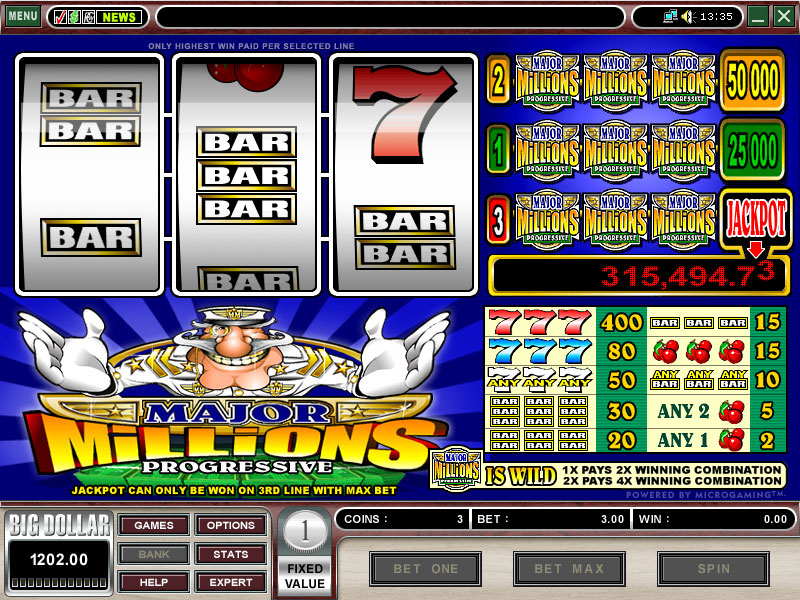Place the maximum bet with Bet Max
This screenshot has height=600, width=800.
[x=569, y=569]
